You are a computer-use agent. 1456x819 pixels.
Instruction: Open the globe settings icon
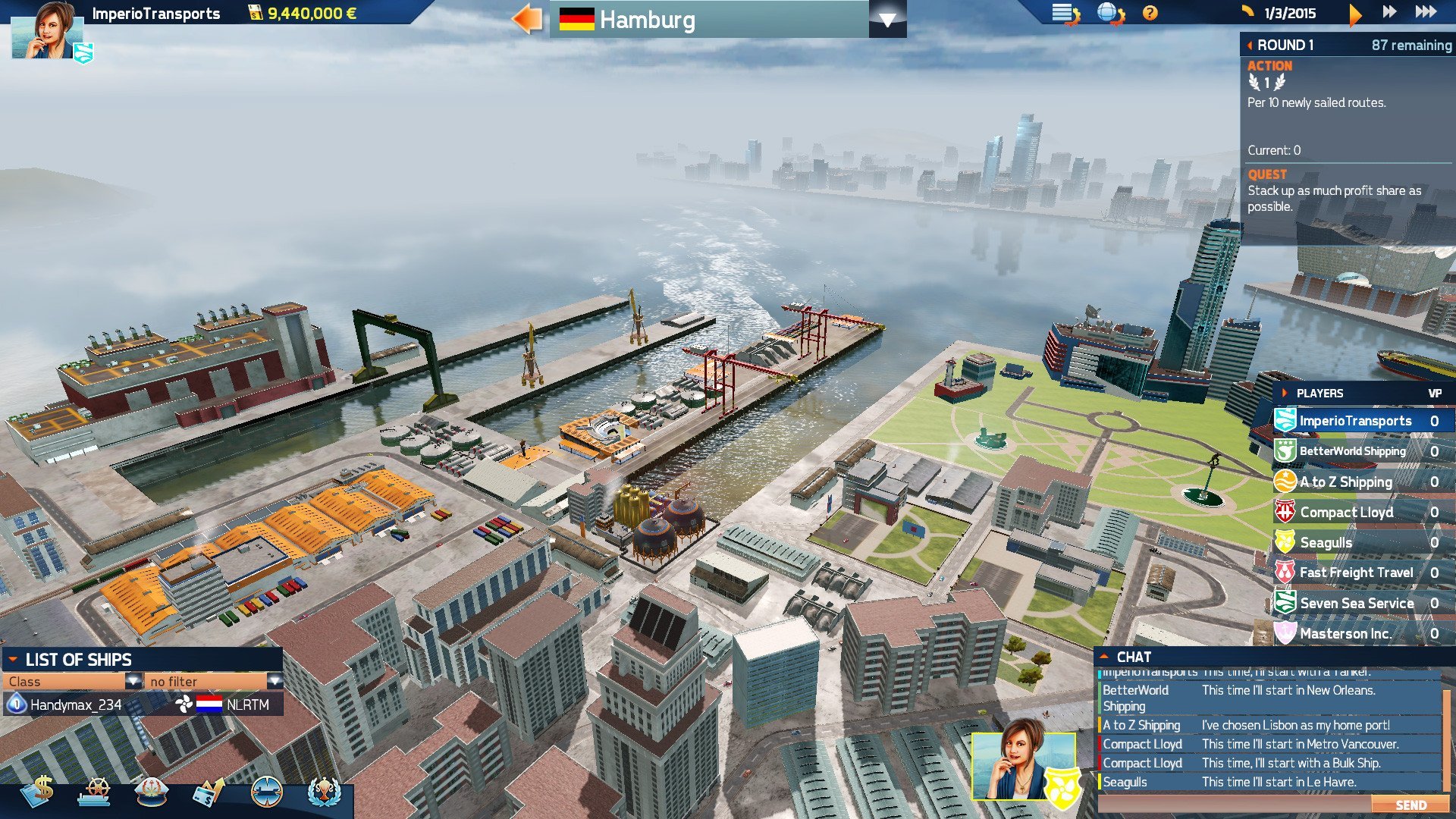click(1110, 14)
